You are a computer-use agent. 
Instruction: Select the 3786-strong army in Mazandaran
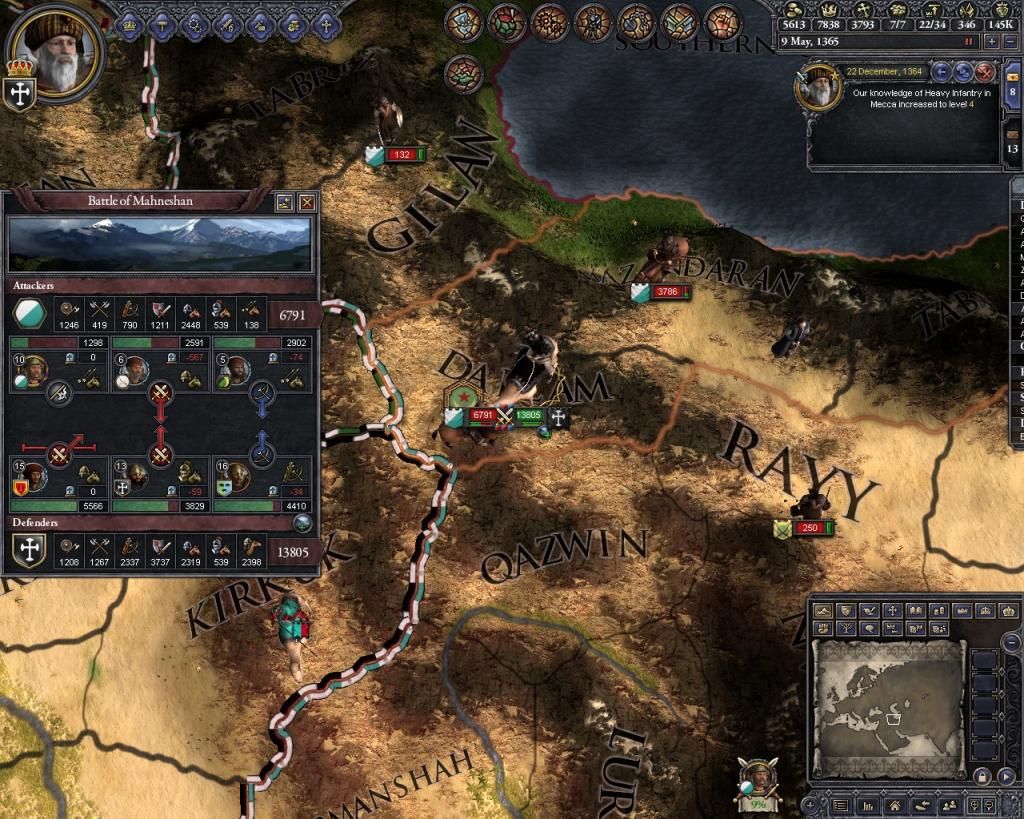(x=666, y=293)
